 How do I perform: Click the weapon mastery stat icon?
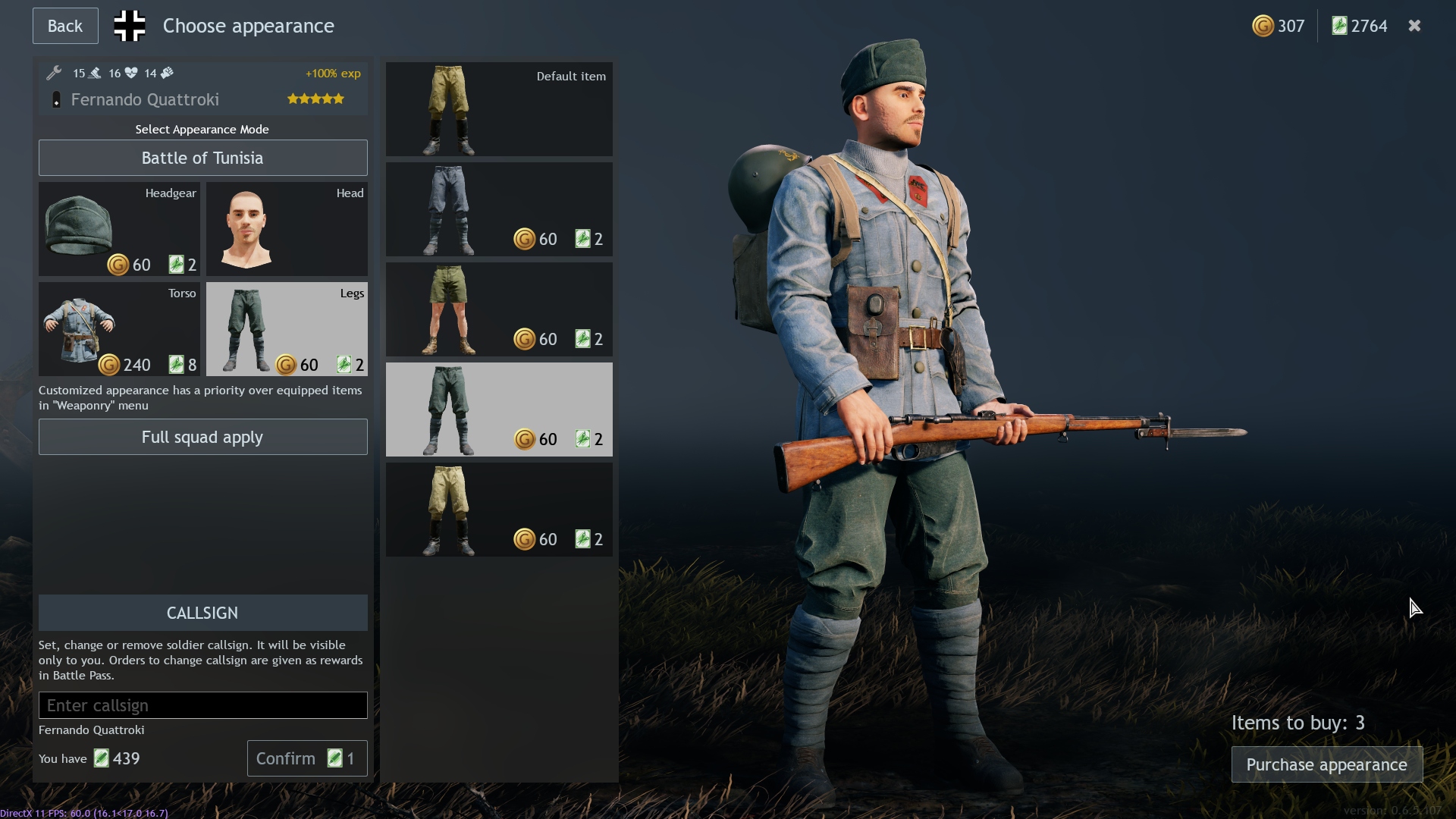pyautogui.click(x=94, y=73)
